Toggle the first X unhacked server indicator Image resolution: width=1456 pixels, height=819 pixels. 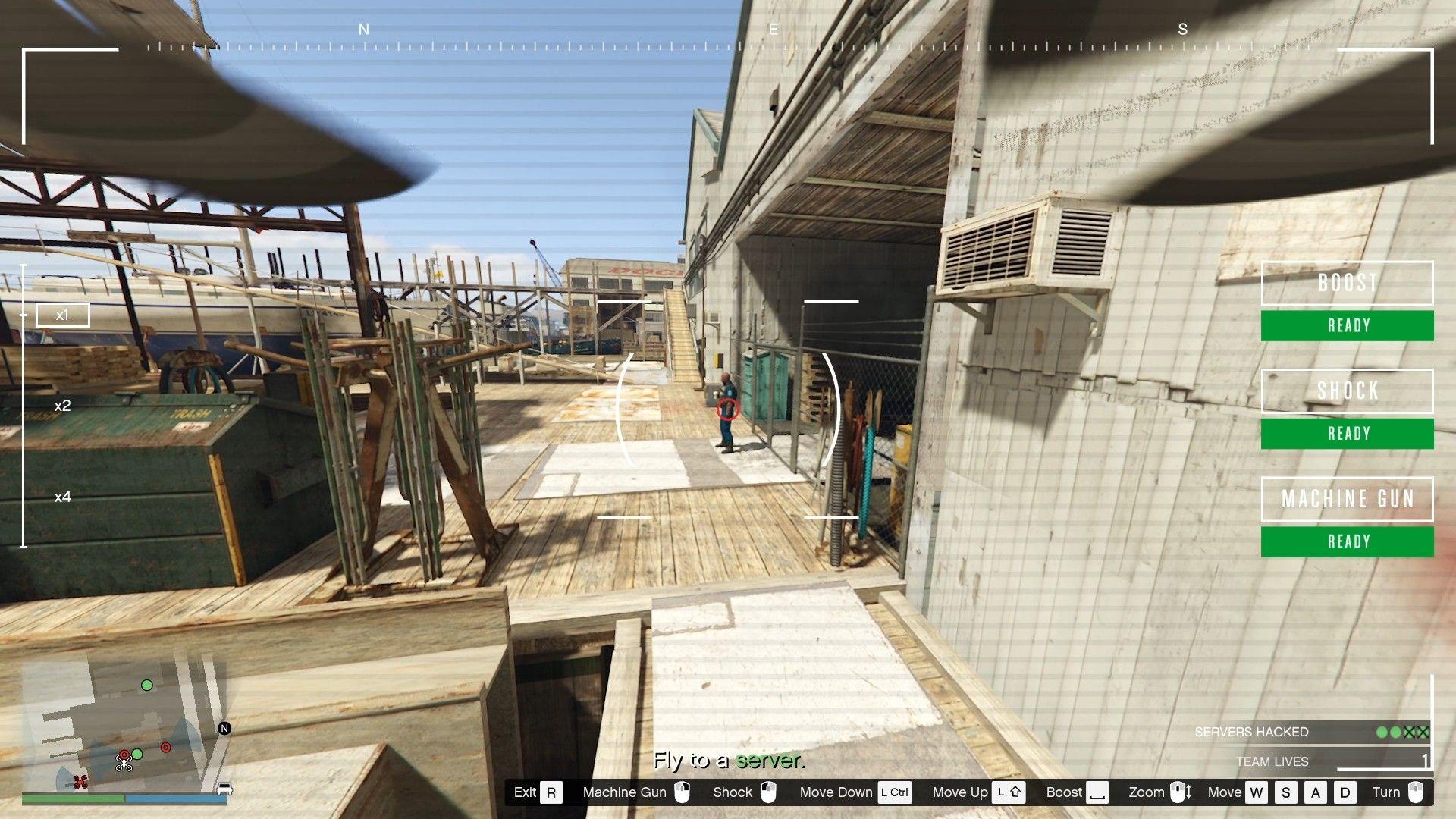1408,732
